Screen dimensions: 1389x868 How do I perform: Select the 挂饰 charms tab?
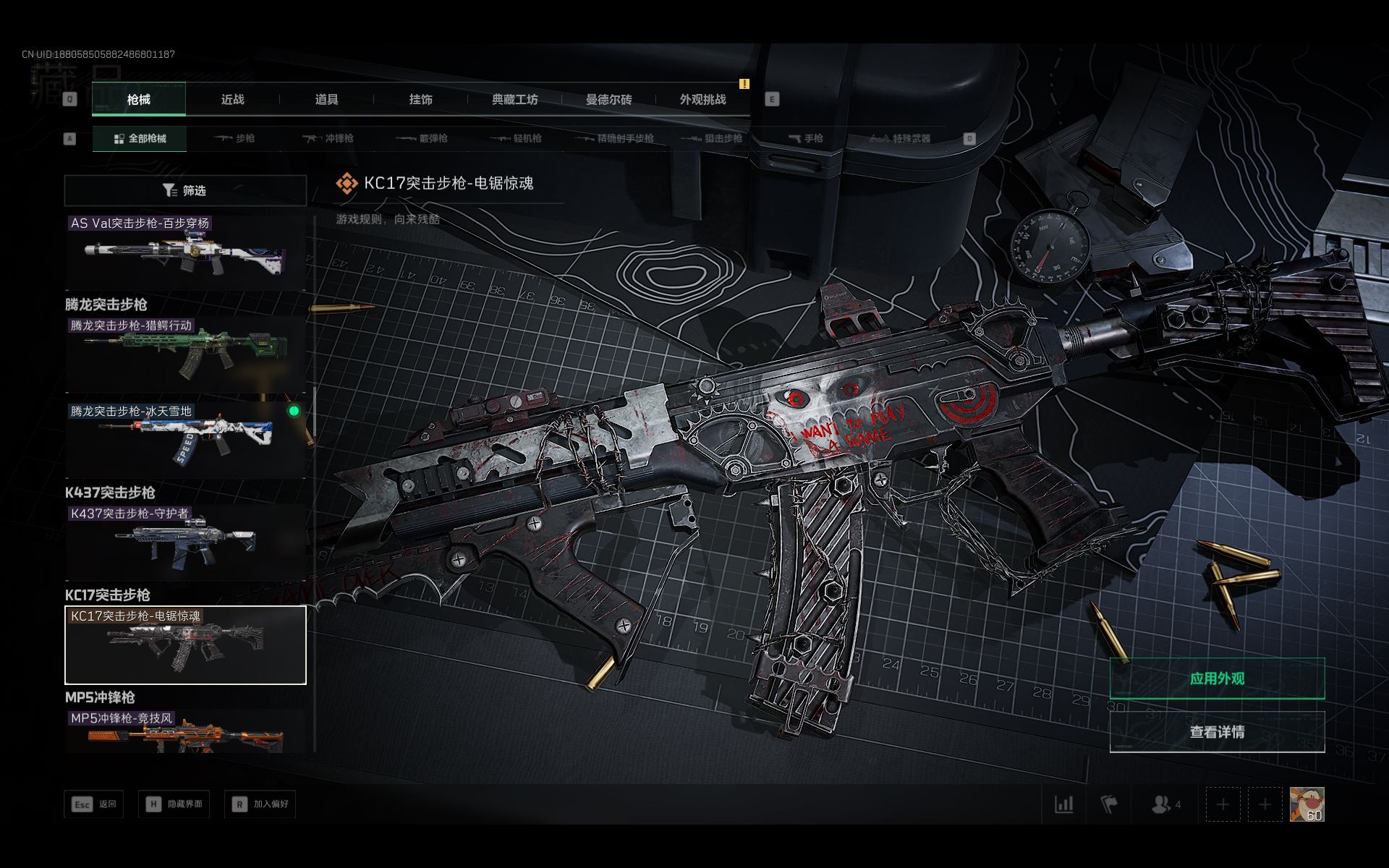coord(420,99)
